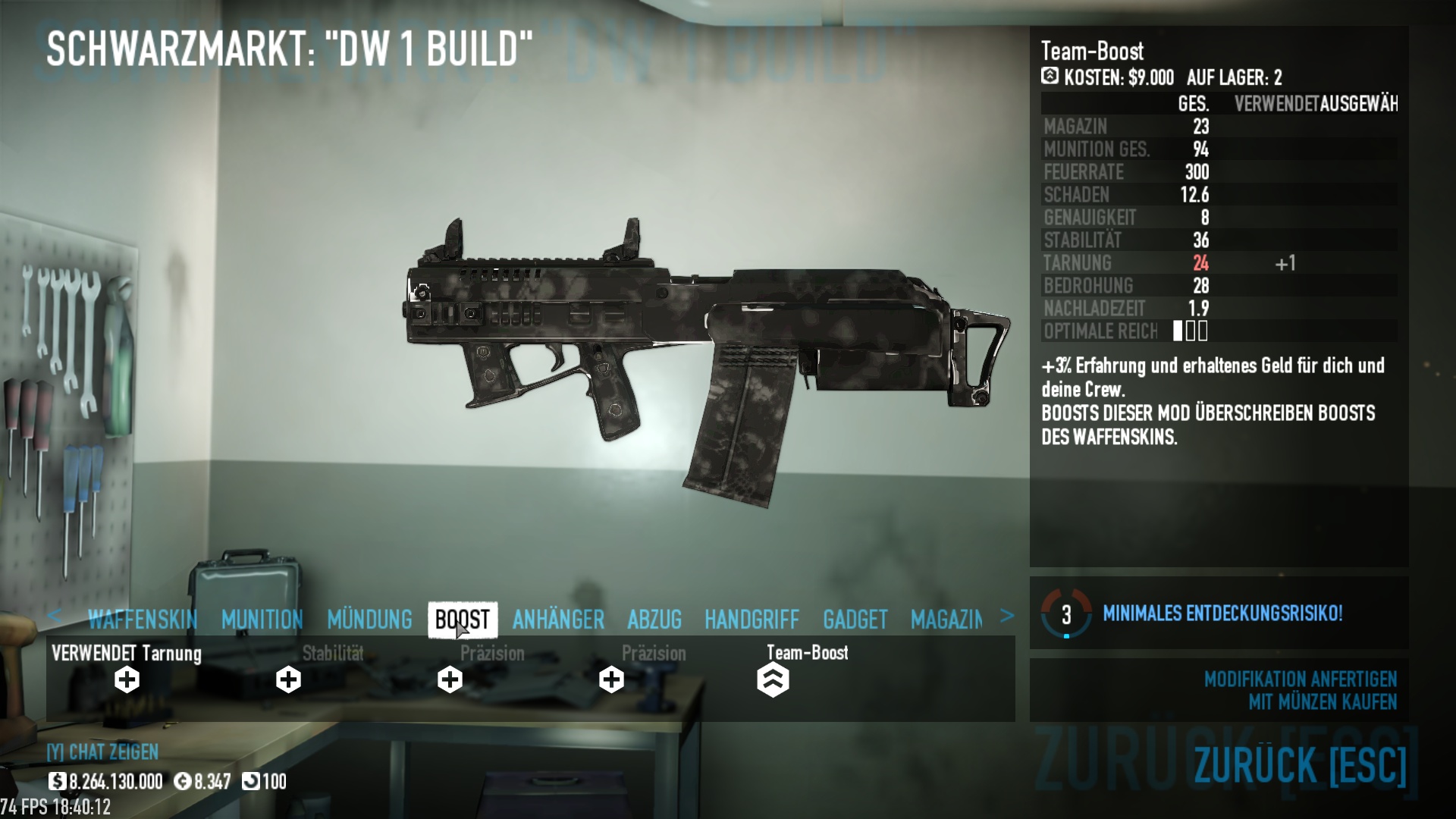Go back with Zurück
1456x819 pixels.
tap(1300, 764)
